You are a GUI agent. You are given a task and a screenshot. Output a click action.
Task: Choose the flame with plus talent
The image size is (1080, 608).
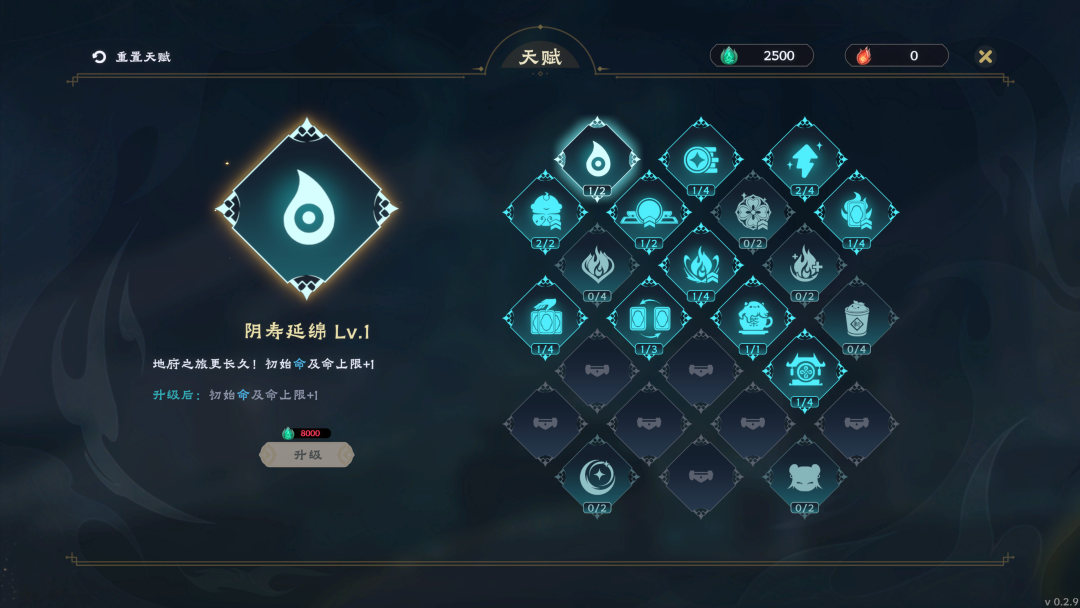(x=804, y=264)
